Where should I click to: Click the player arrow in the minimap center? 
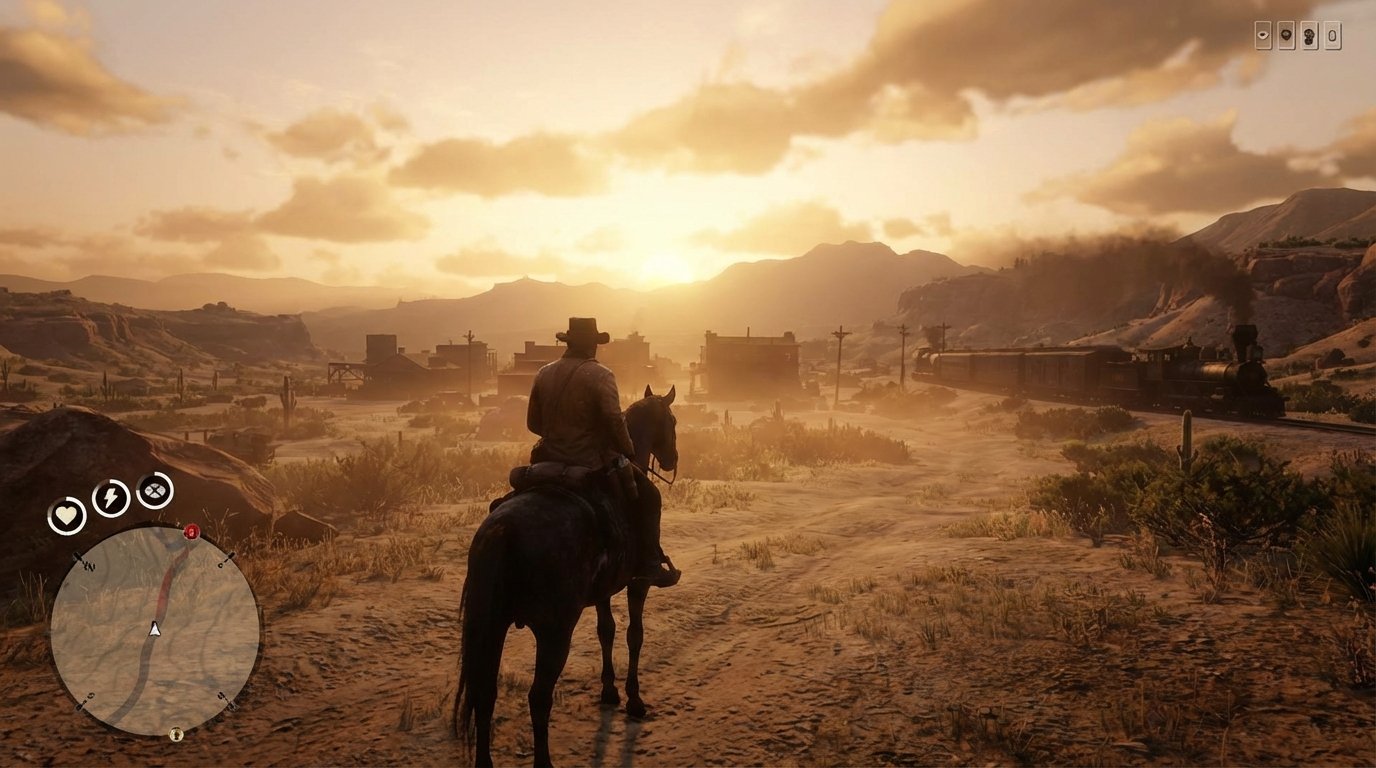coord(154,629)
